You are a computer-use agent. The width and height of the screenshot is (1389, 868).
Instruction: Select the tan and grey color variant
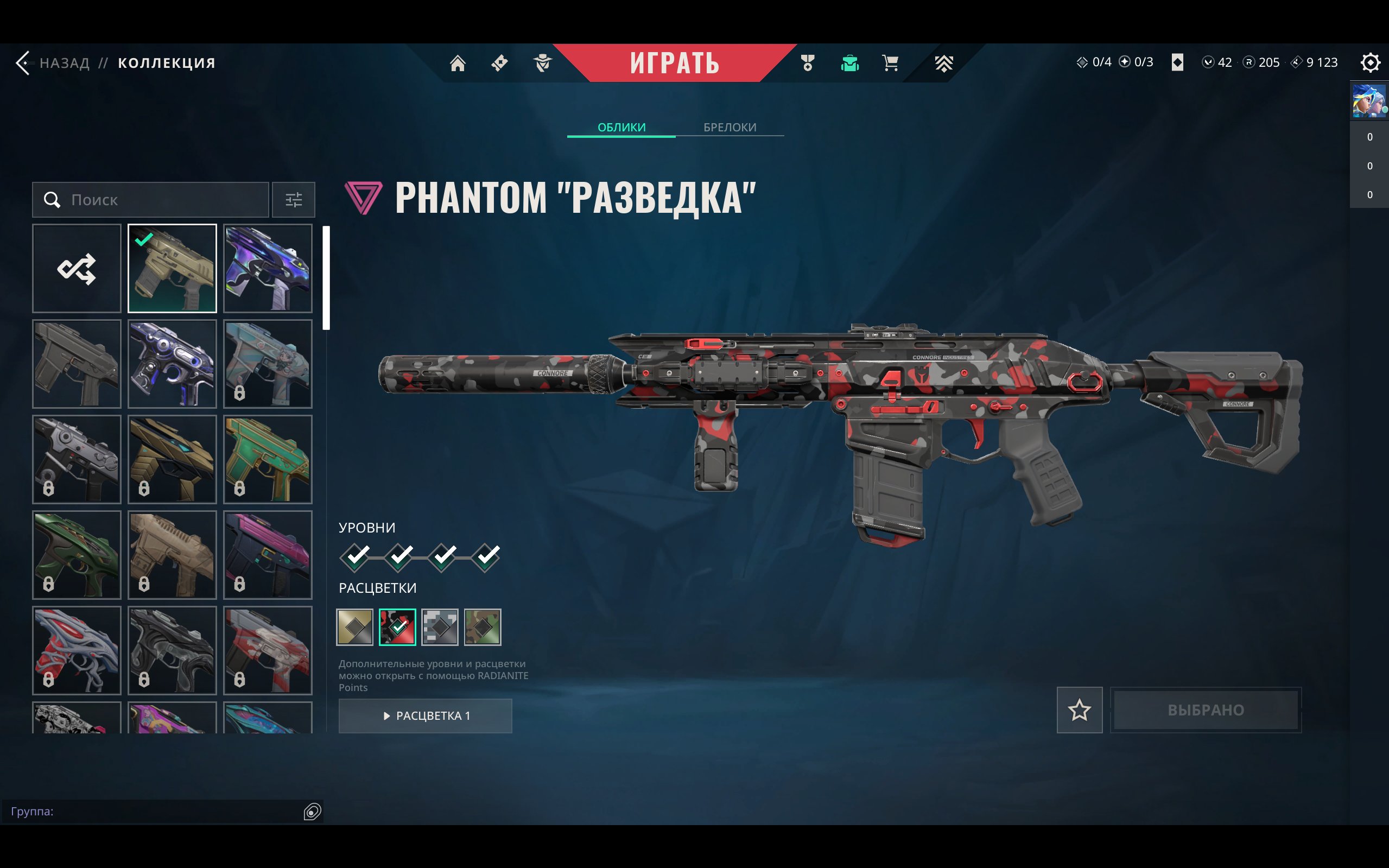(354, 627)
